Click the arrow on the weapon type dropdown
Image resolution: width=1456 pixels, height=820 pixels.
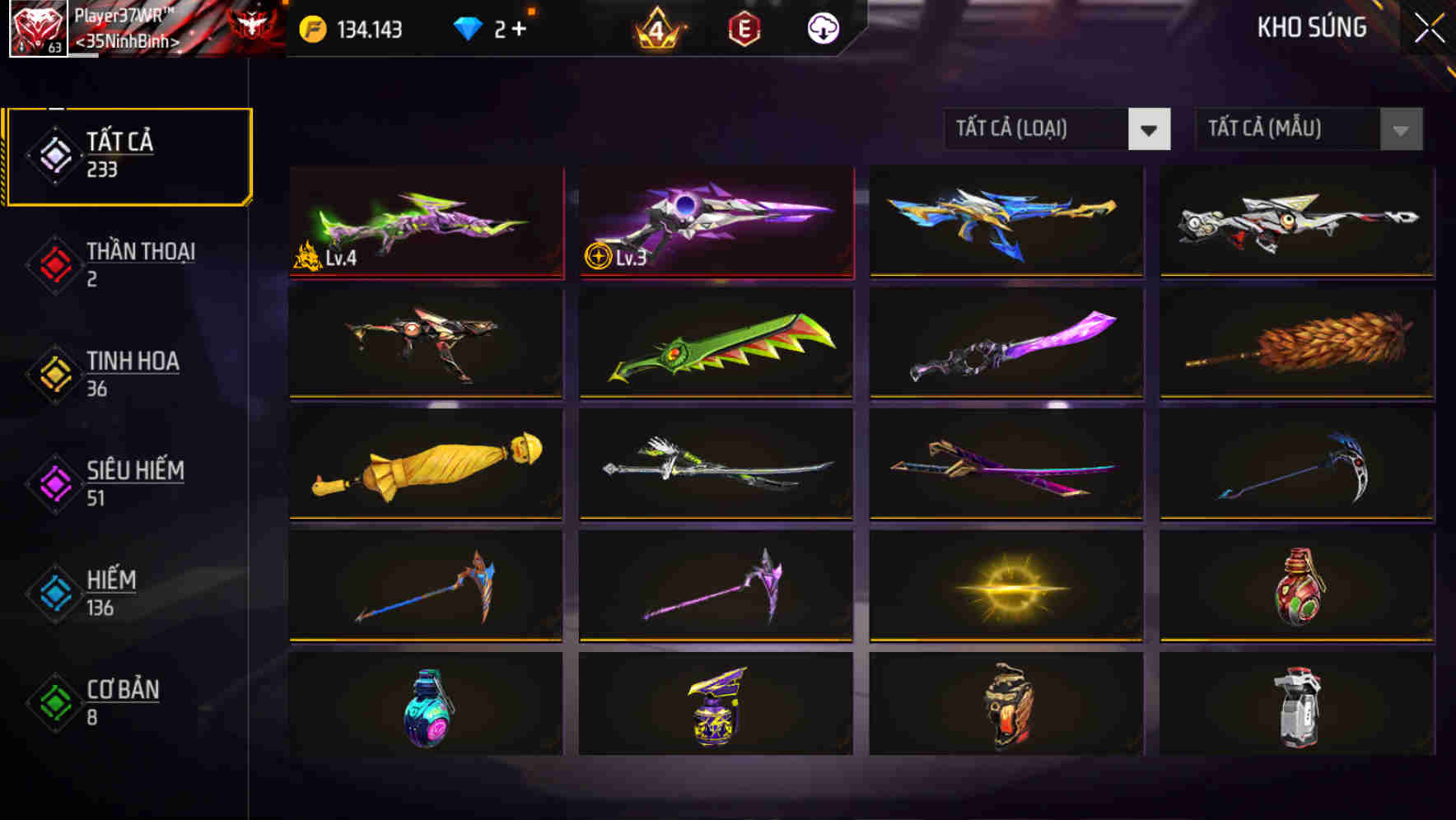(x=1150, y=129)
